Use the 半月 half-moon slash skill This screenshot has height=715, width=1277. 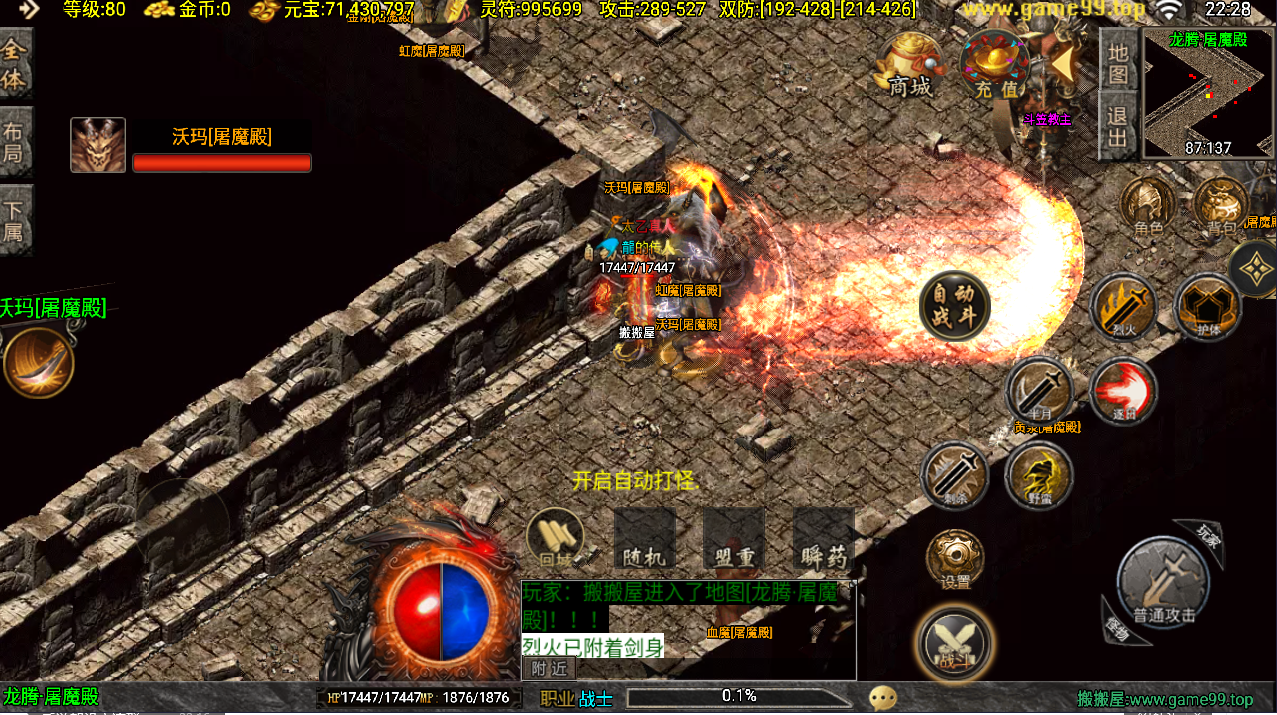(x=1040, y=391)
